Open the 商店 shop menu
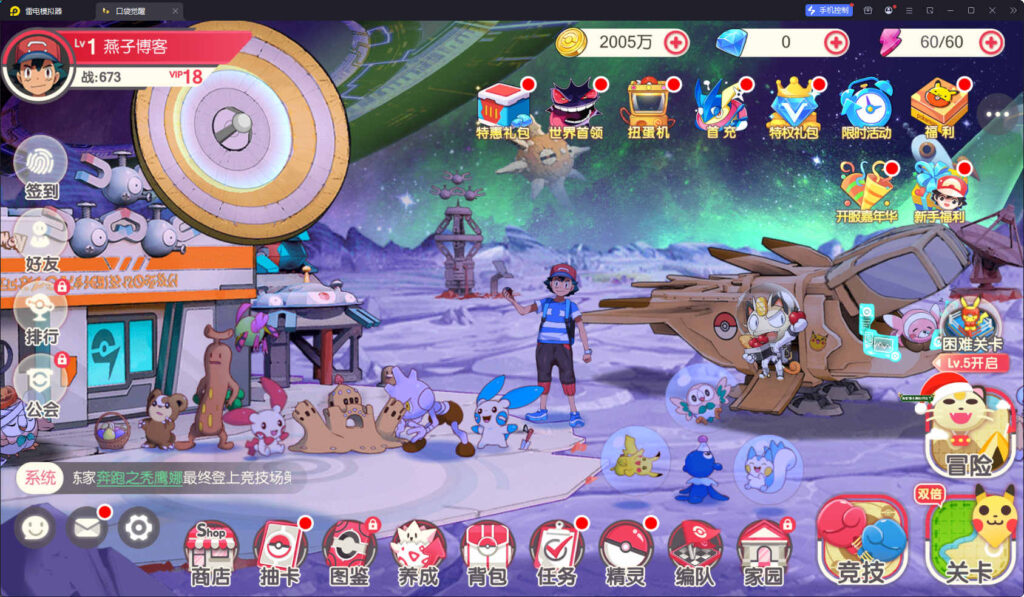This screenshot has width=1024, height=597. coord(210,552)
